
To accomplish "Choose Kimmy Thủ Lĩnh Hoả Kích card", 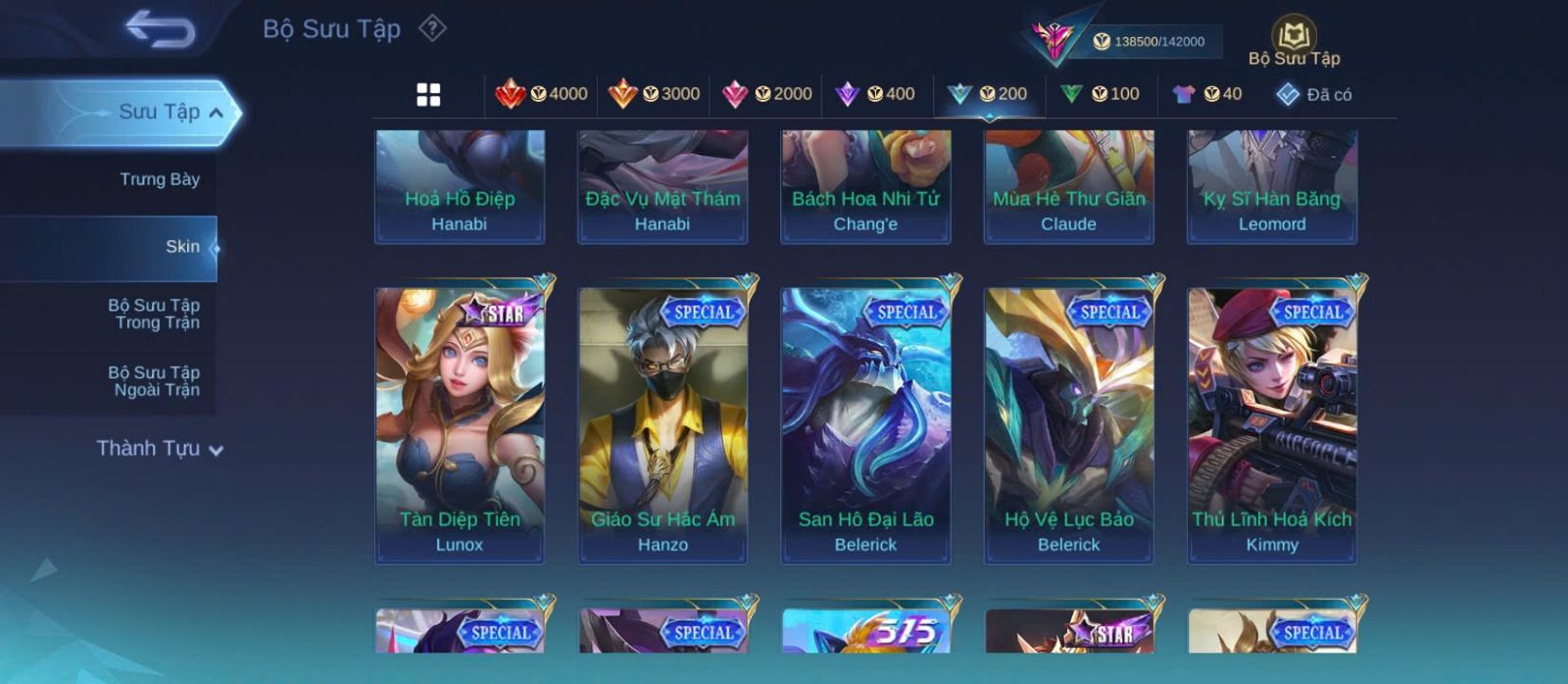I will [1271, 424].
